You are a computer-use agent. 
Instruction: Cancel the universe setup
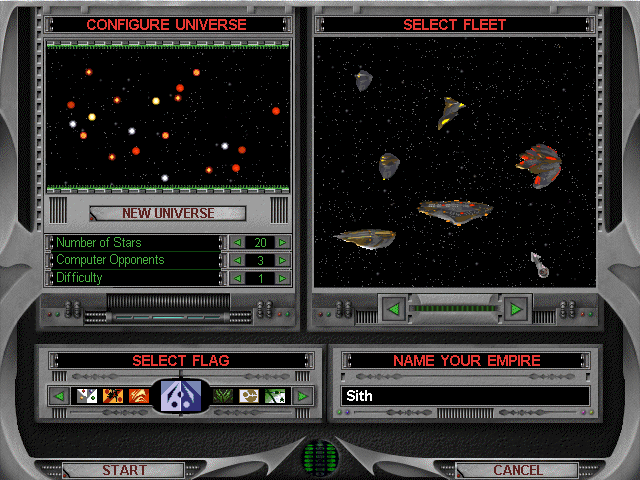pos(516,470)
